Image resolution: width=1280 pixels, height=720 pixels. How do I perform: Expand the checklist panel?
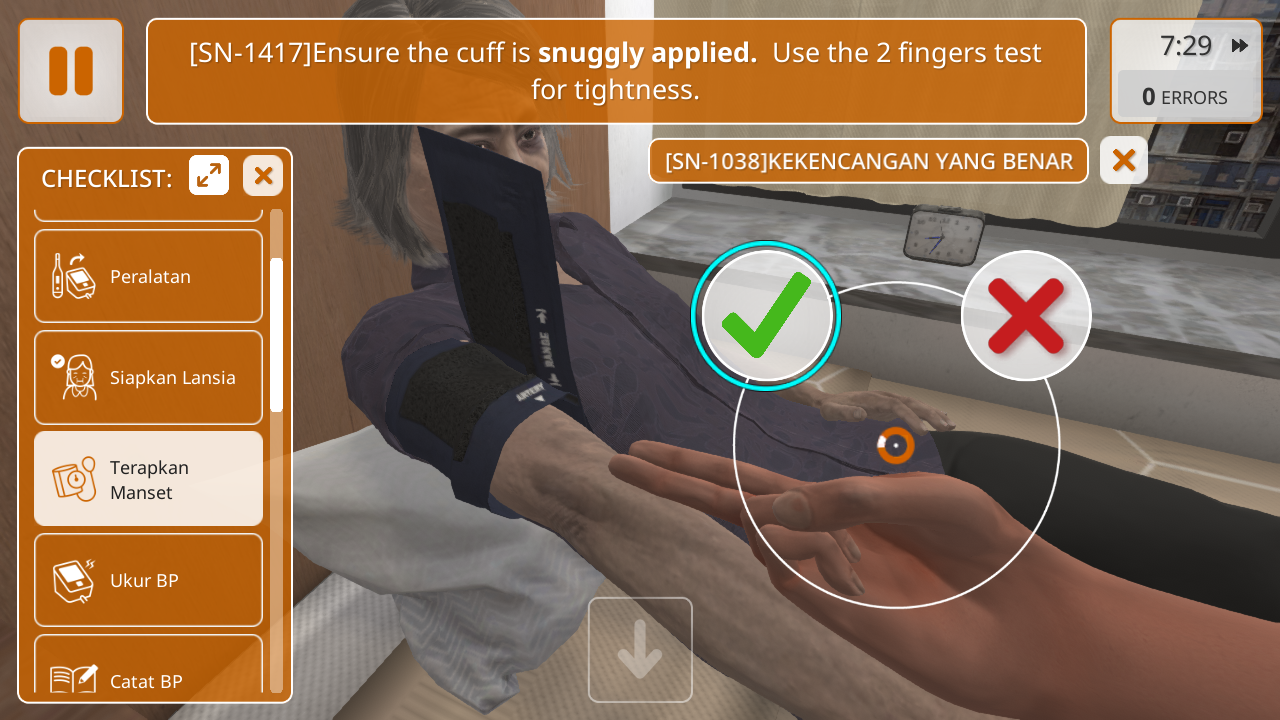[x=209, y=176]
